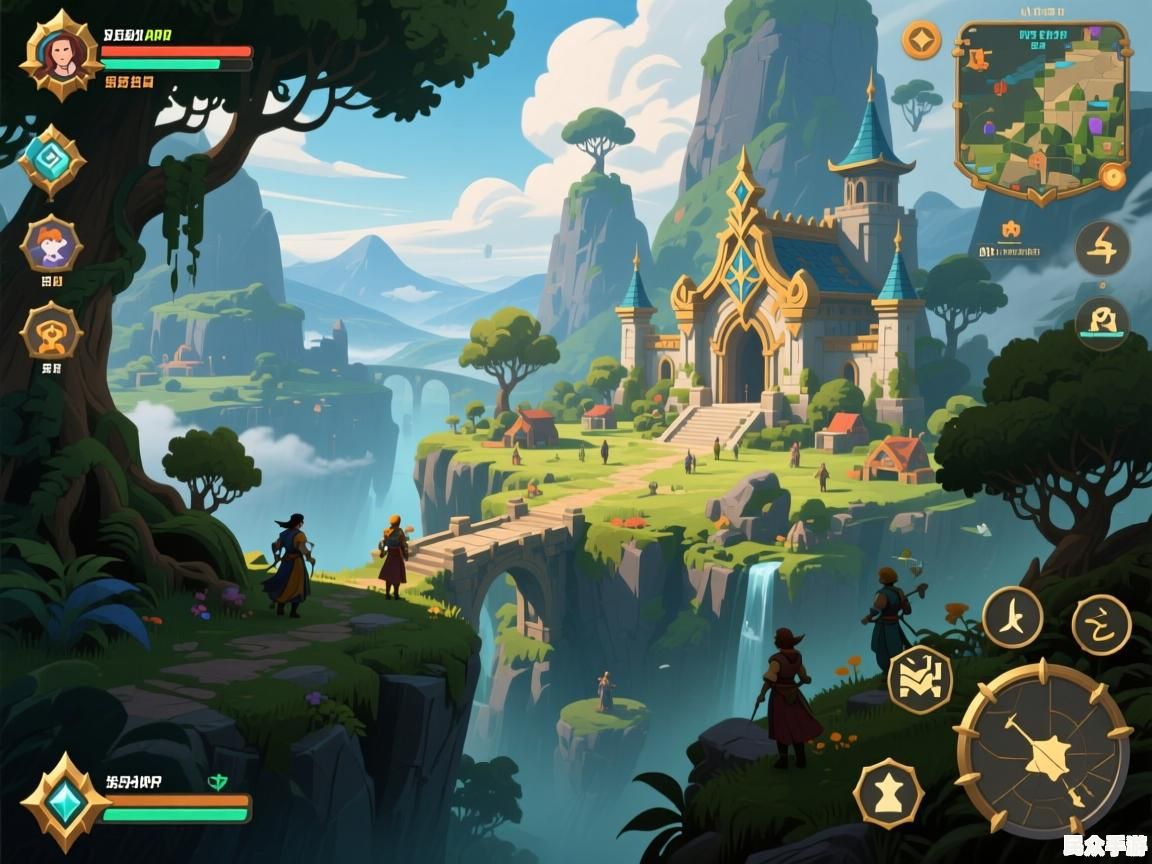Viewport: 1152px width, 864px height.
Task: Open the minimap
Action: tap(1041, 108)
